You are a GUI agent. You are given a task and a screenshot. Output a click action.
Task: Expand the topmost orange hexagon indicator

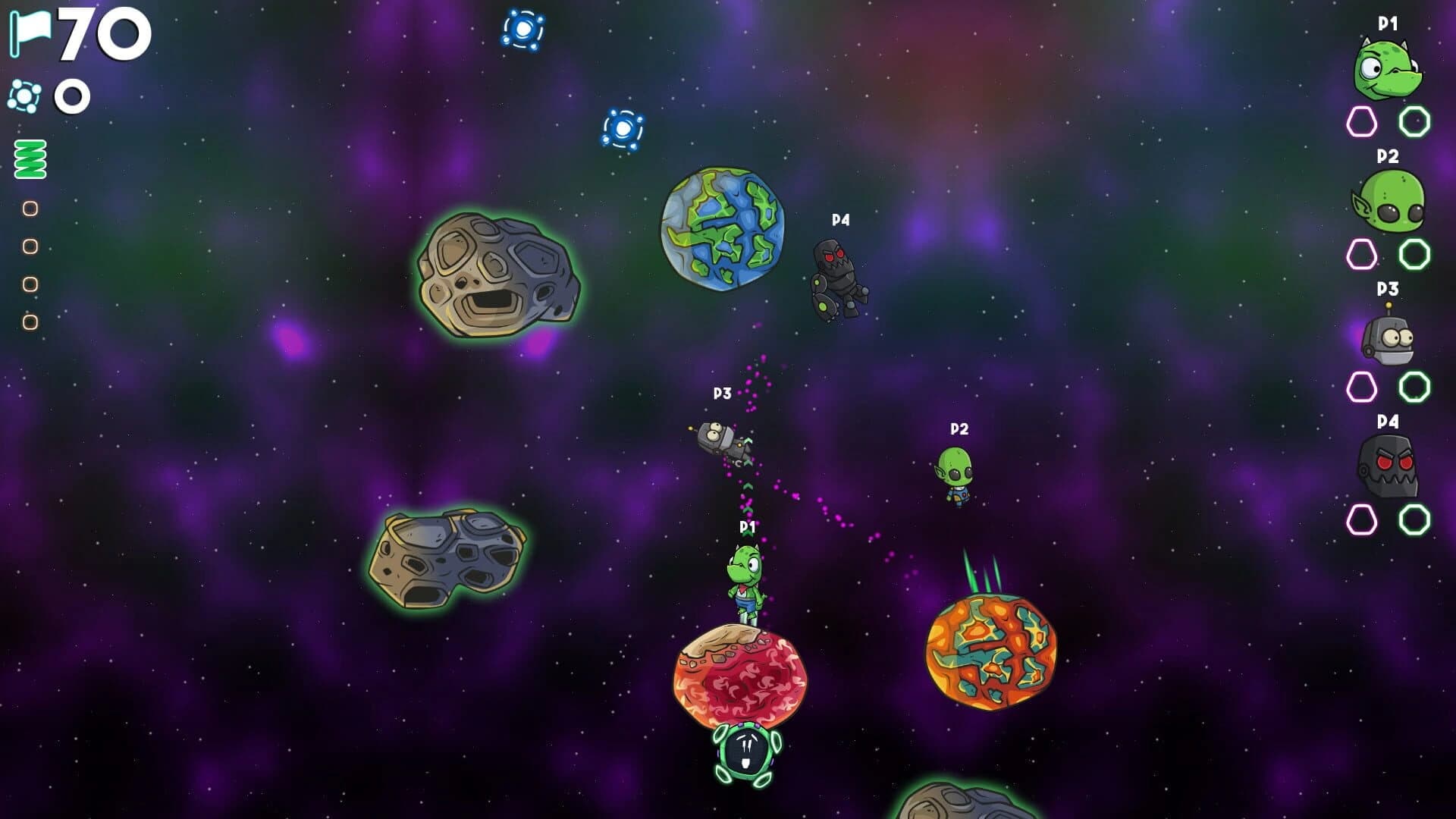point(30,207)
